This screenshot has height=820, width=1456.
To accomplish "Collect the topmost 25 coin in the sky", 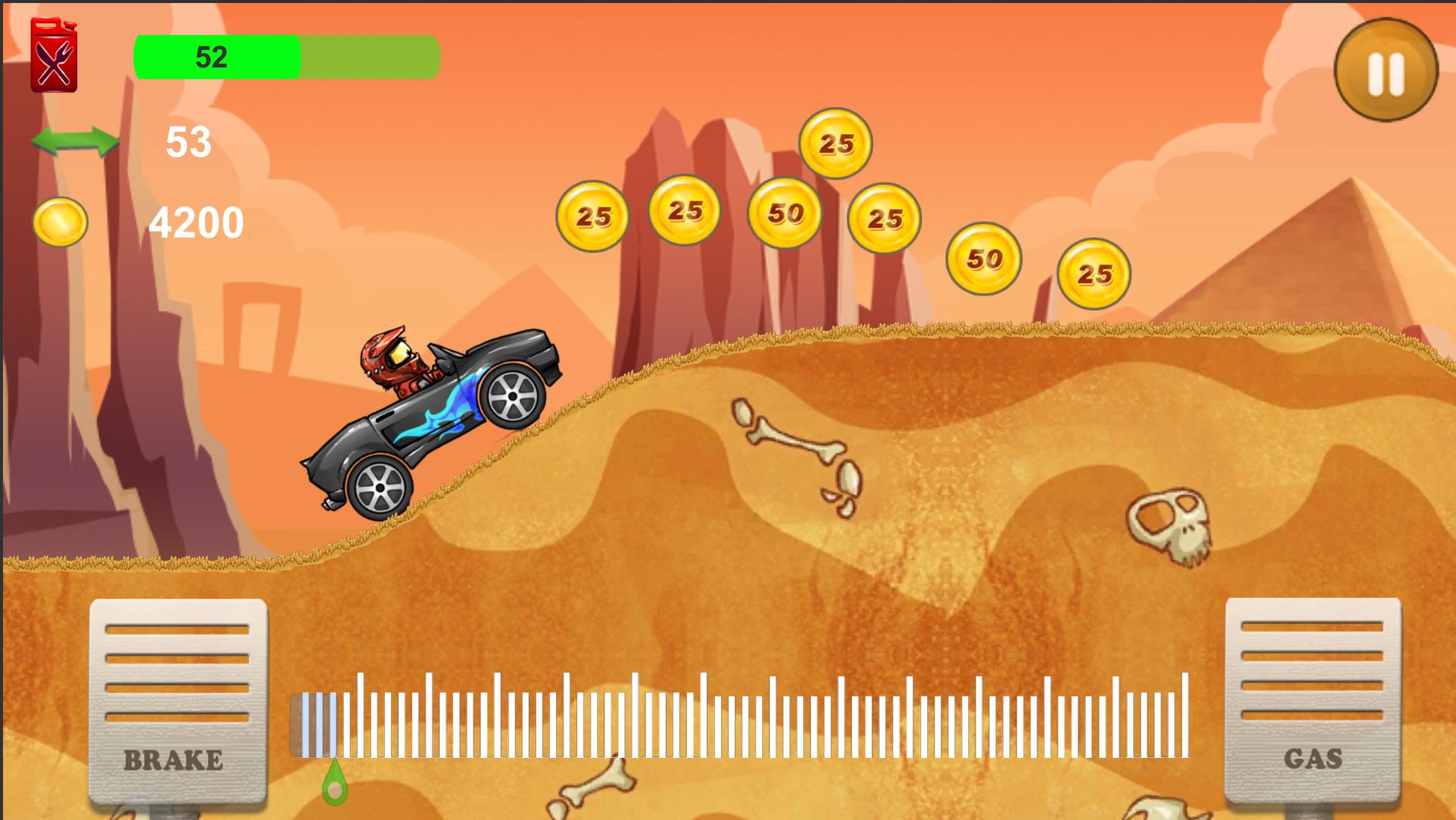I will click(x=836, y=144).
